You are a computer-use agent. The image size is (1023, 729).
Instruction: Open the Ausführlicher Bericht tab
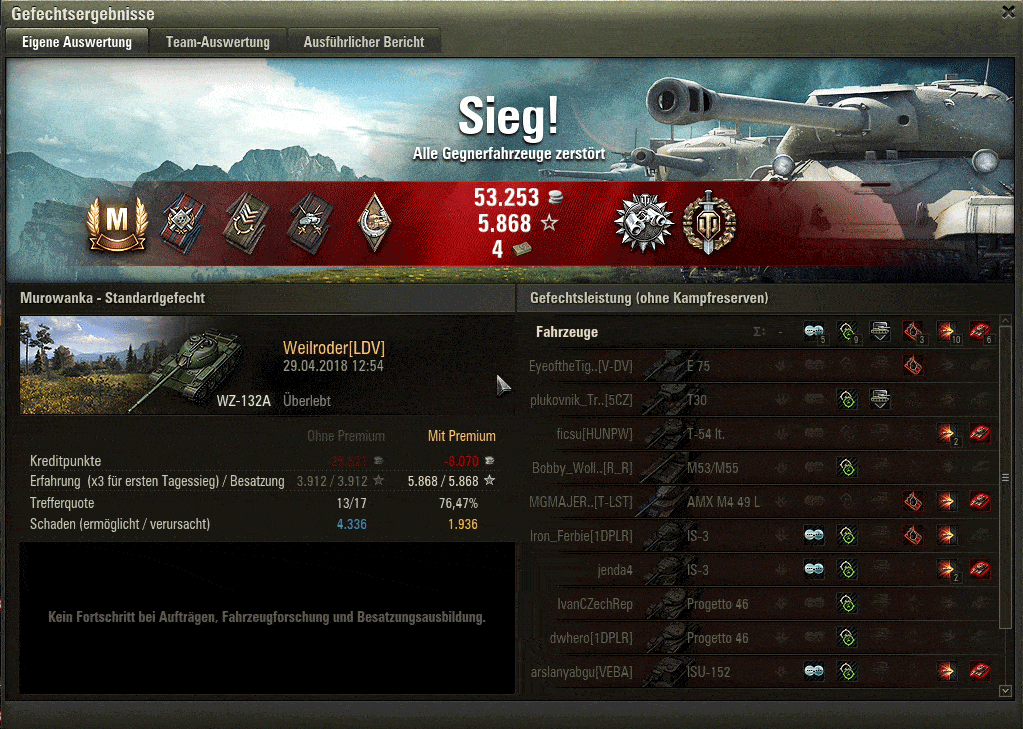tap(364, 42)
